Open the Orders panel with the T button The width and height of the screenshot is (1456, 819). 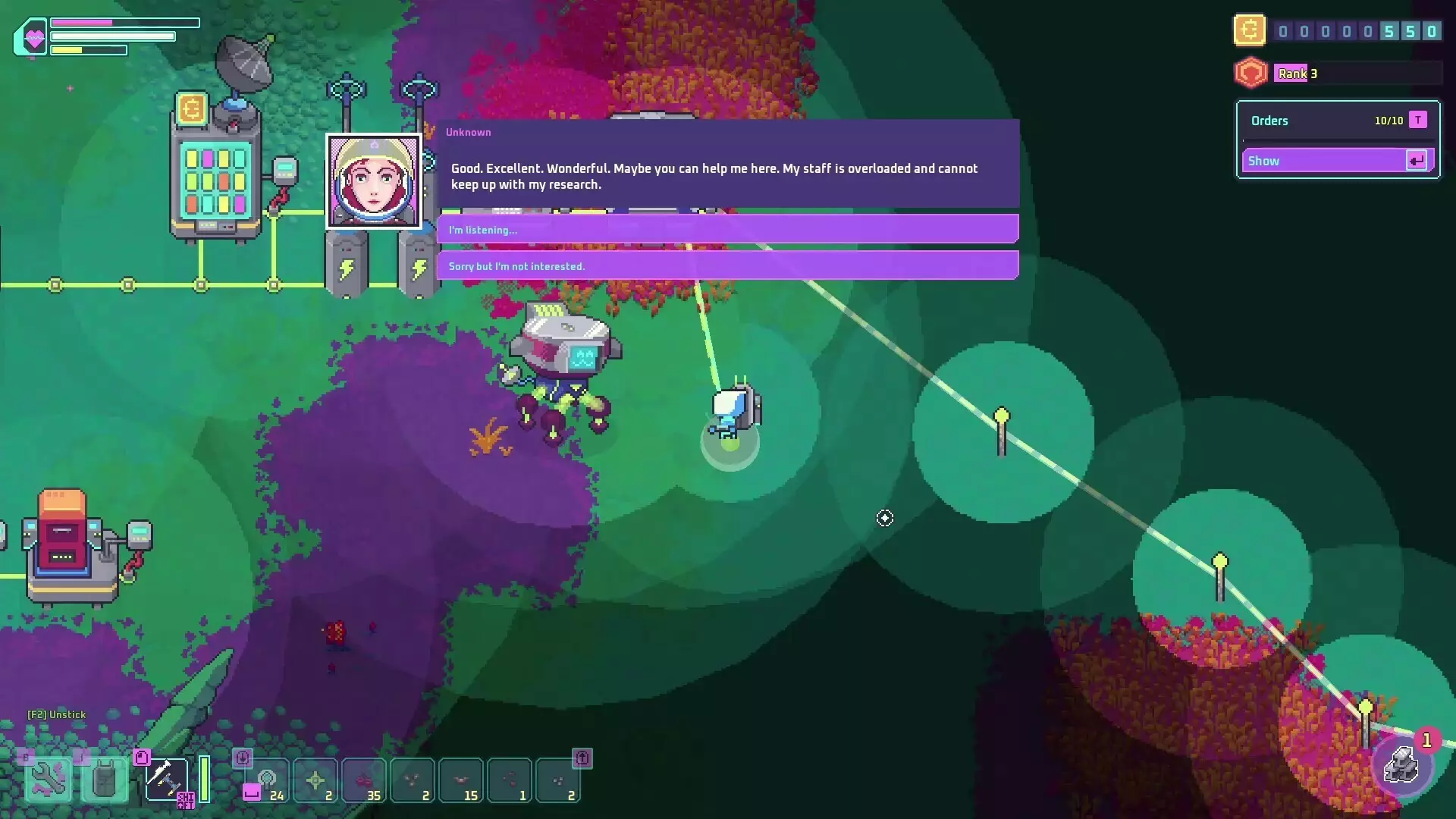[1417, 119]
